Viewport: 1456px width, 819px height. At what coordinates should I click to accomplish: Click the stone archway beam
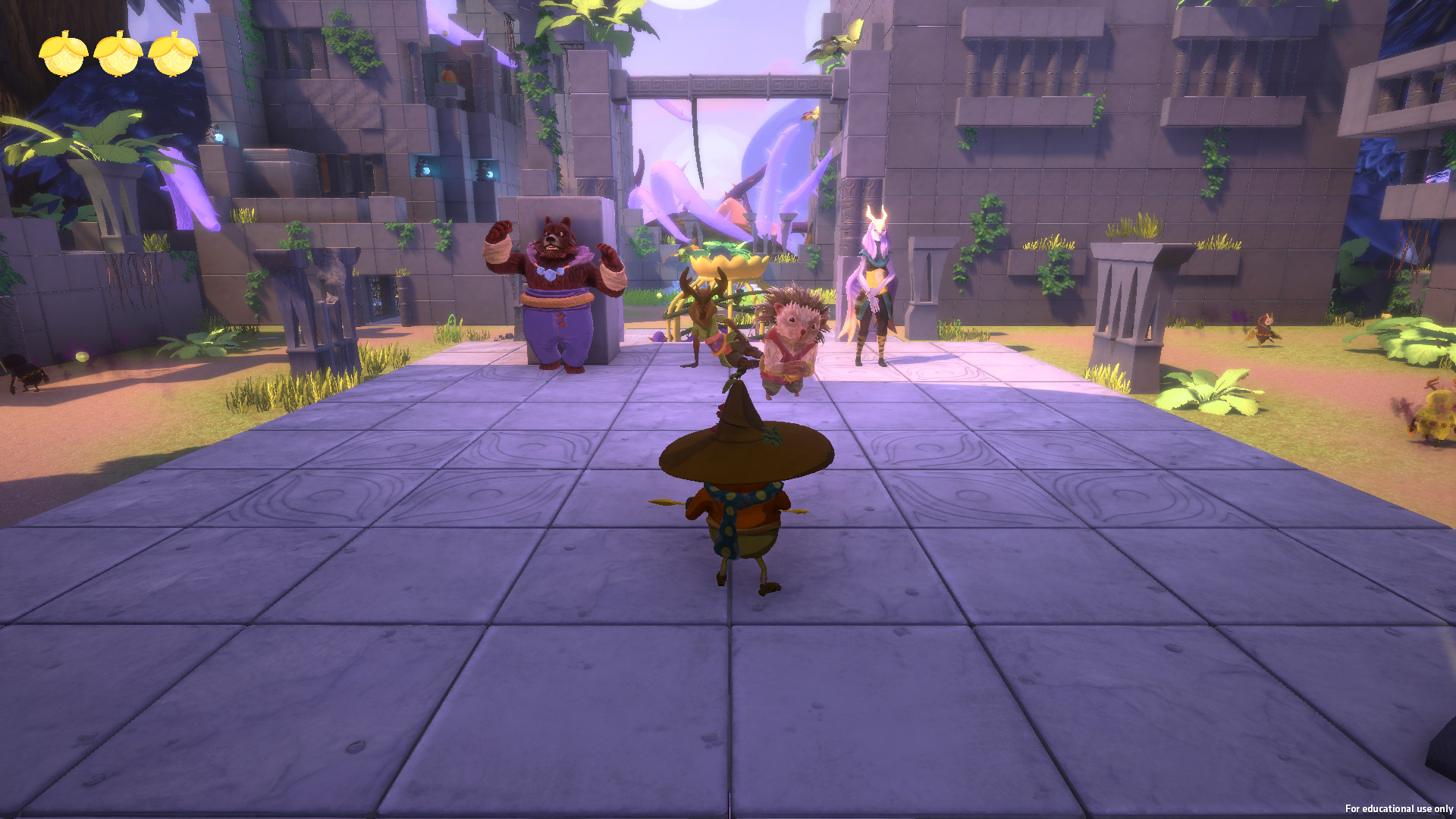click(713, 85)
